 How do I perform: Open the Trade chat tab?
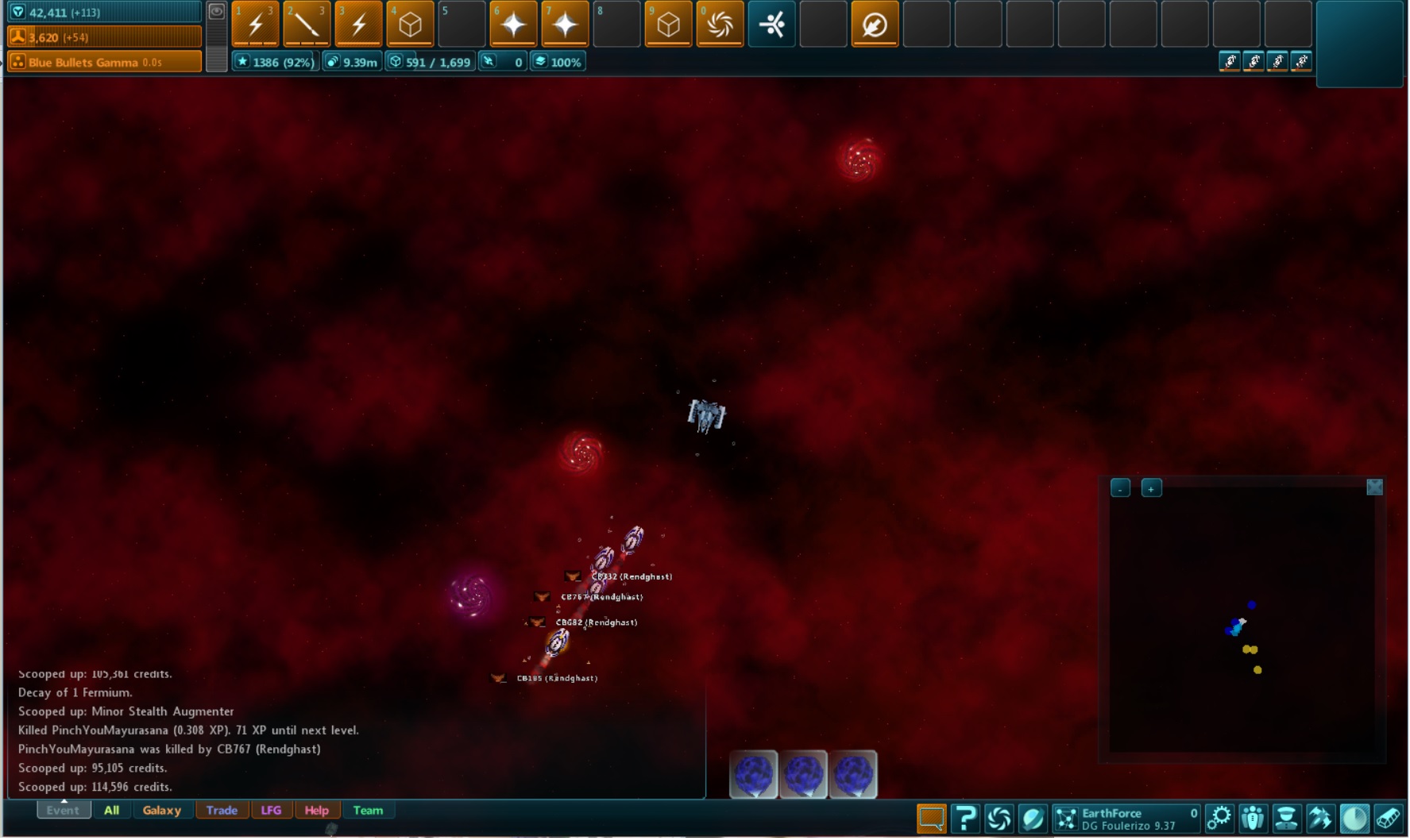coord(222,811)
